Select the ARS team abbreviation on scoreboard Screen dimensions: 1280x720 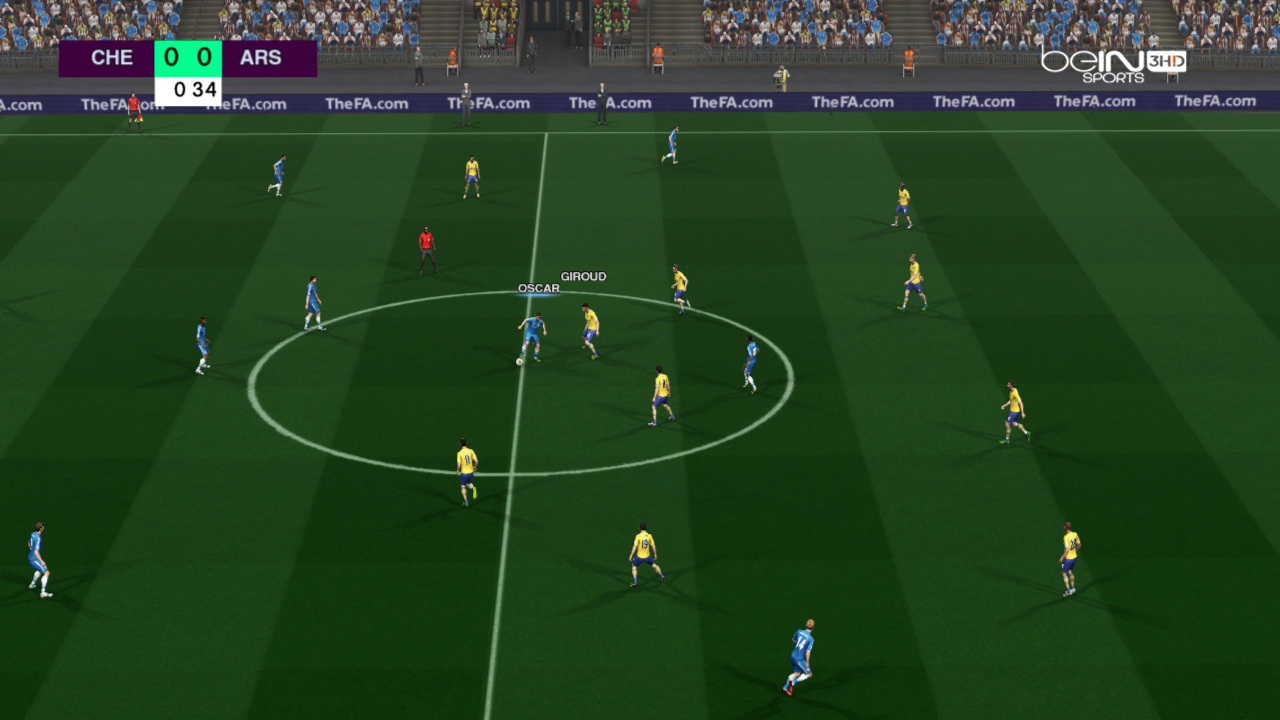click(261, 57)
